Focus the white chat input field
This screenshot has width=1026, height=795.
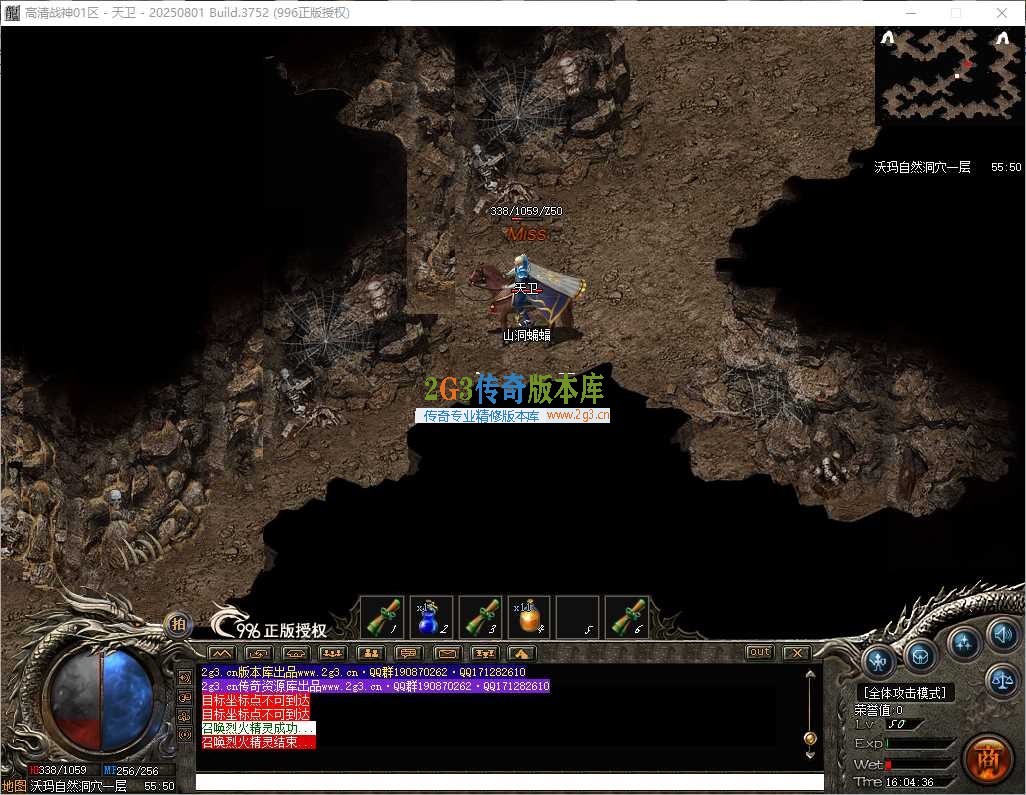(x=510, y=782)
